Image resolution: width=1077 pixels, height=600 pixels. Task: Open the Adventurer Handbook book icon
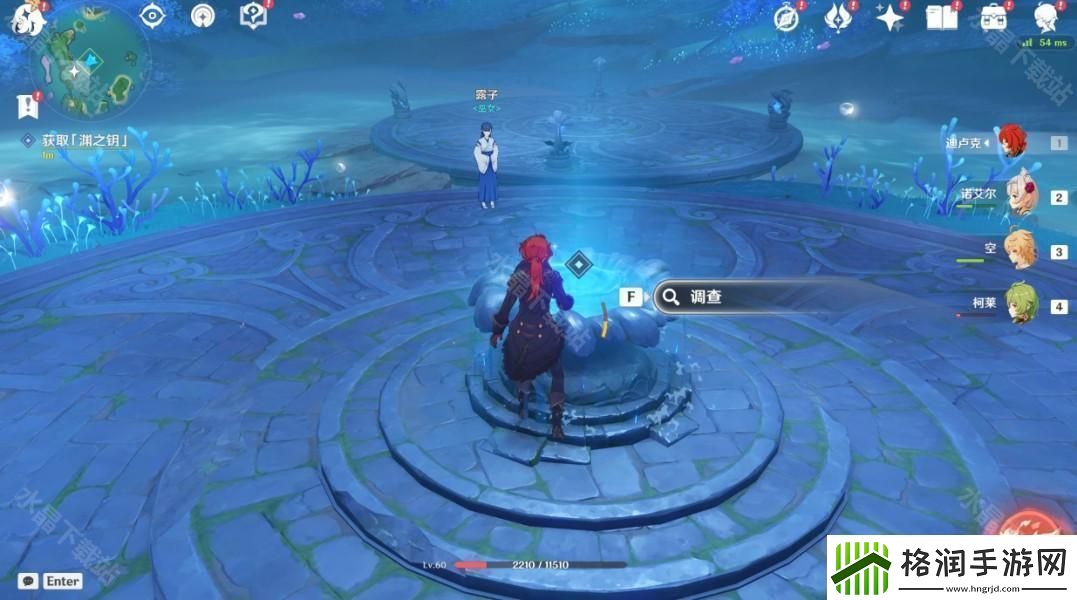pyautogui.click(x=941, y=16)
